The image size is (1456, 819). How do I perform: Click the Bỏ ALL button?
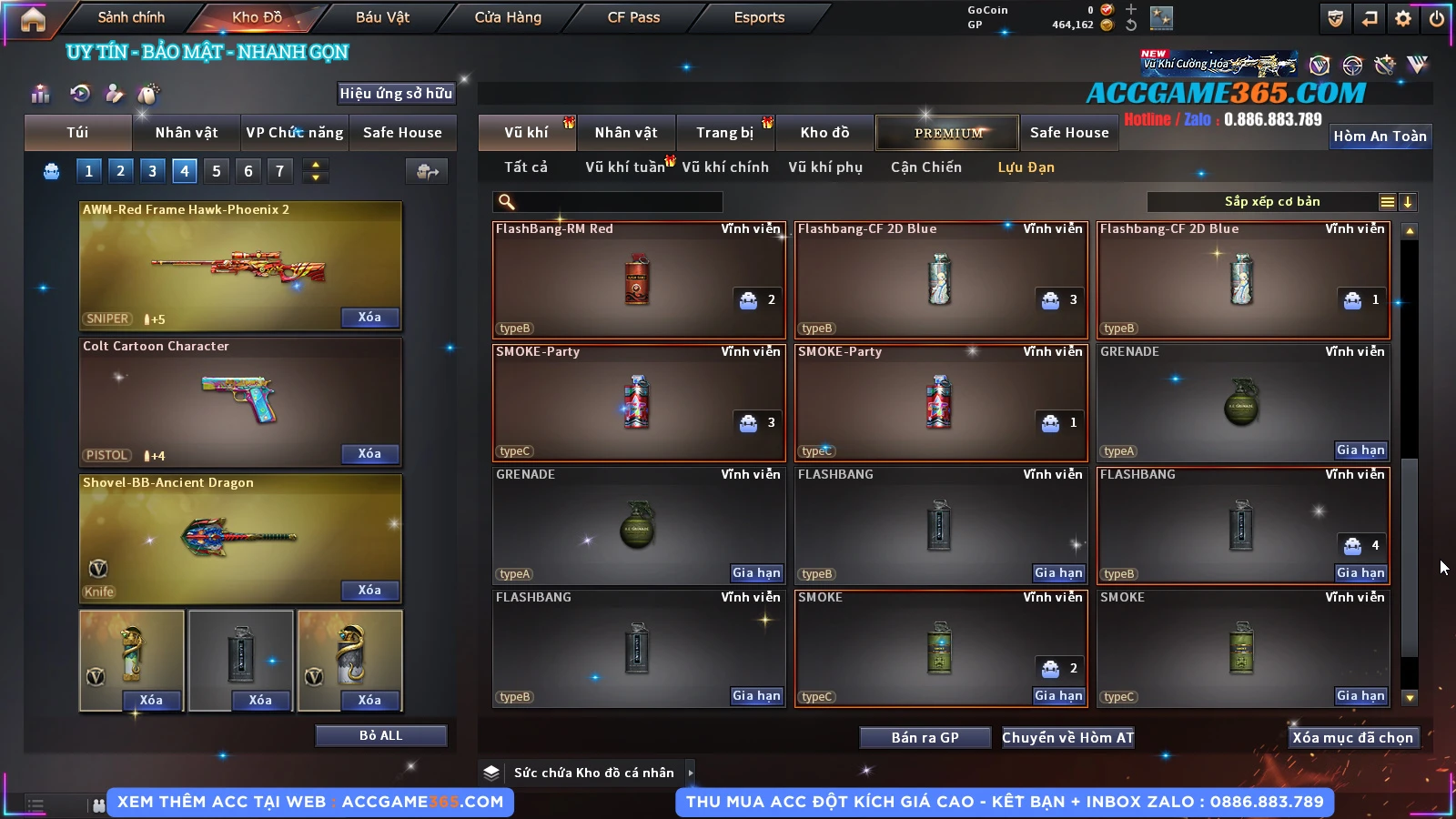click(x=380, y=735)
